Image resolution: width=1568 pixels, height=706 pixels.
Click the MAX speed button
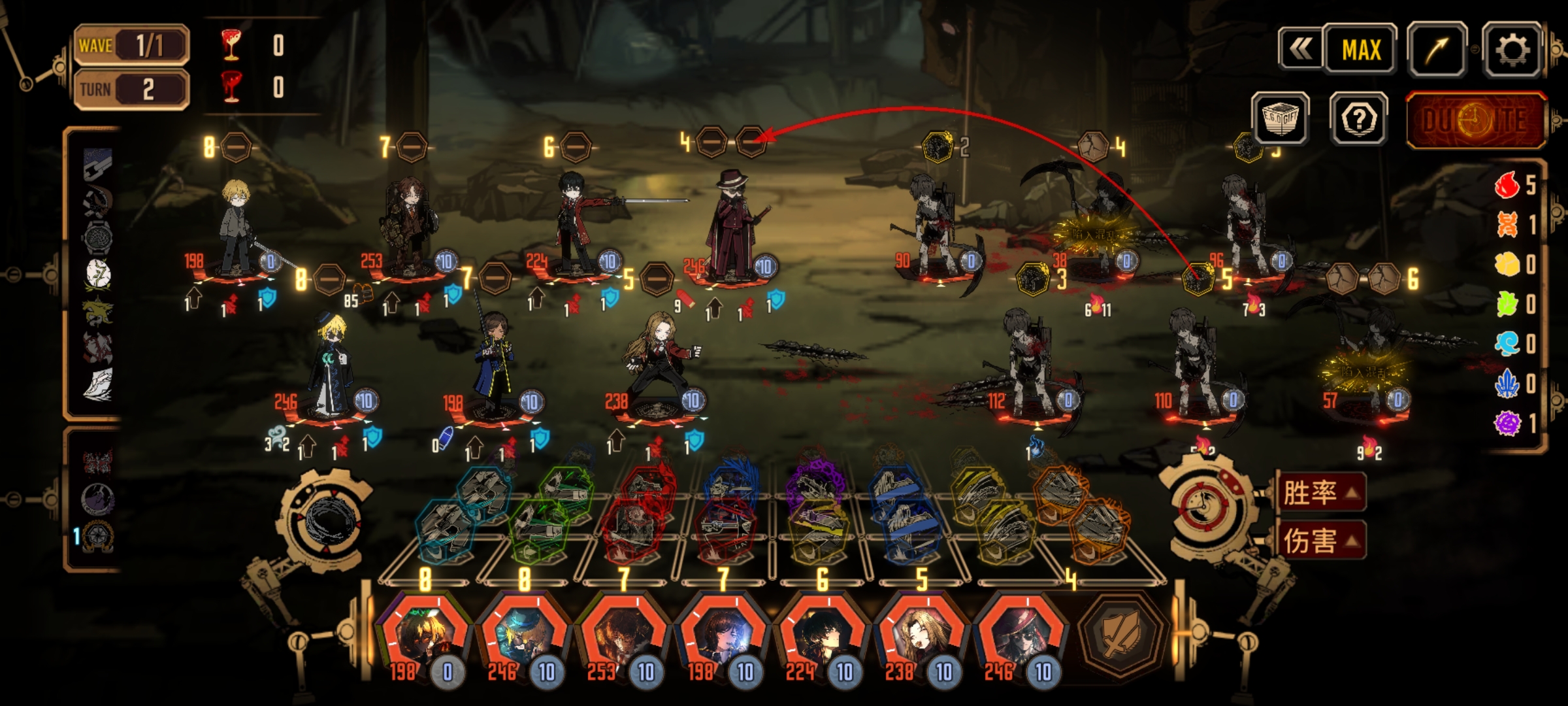1361,50
